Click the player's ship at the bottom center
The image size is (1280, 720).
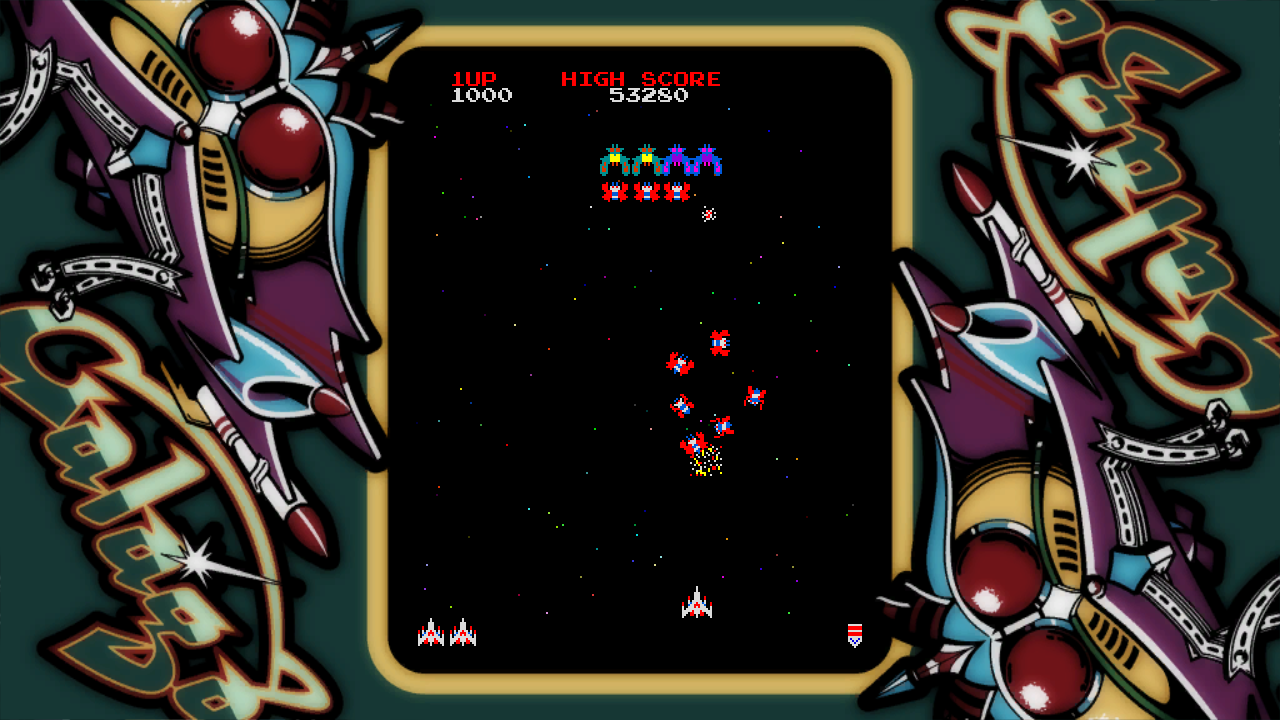pyautogui.click(x=697, y=605)
